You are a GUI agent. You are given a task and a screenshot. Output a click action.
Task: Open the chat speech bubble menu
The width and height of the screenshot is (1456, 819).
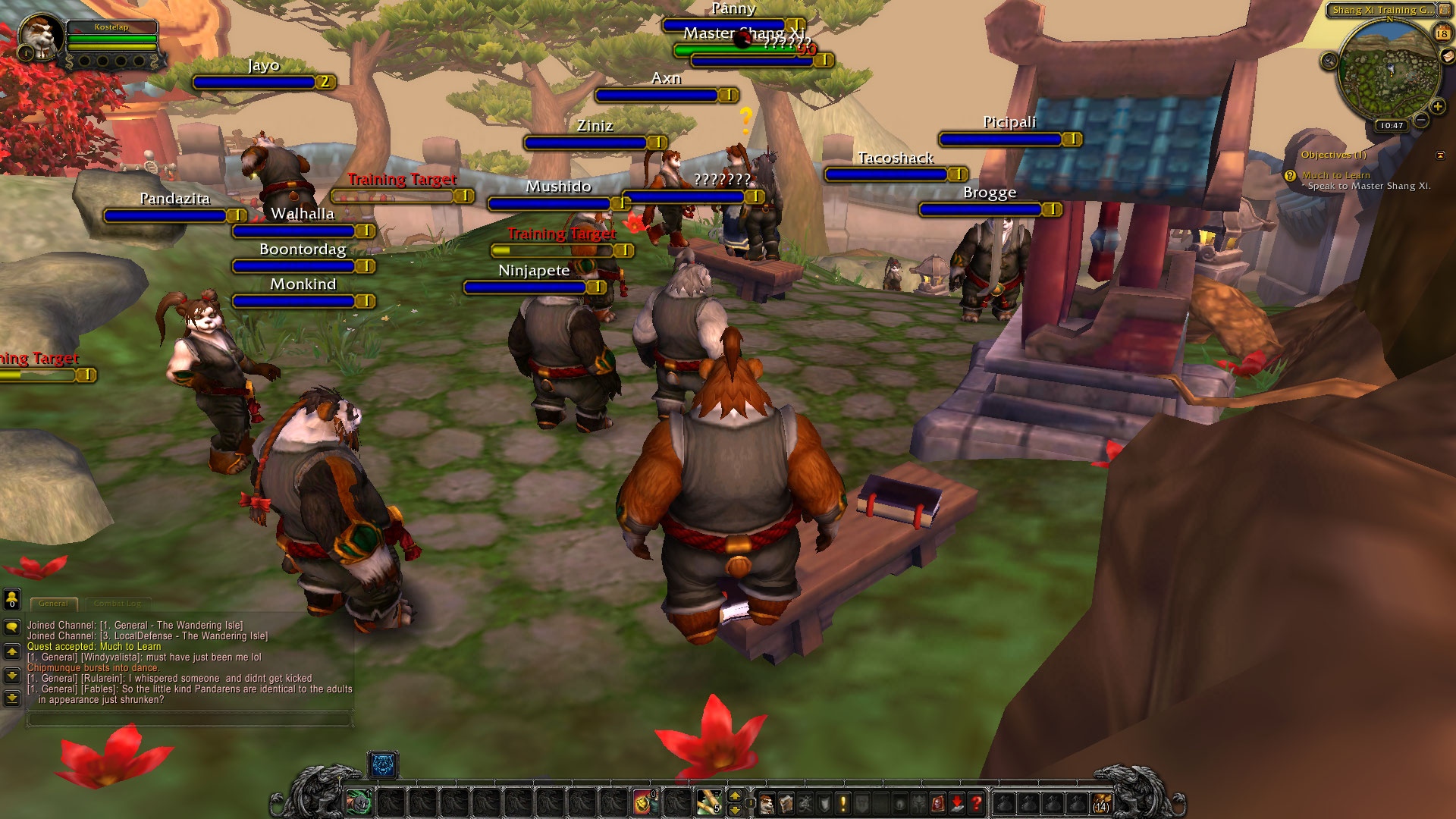click(12, 627)
